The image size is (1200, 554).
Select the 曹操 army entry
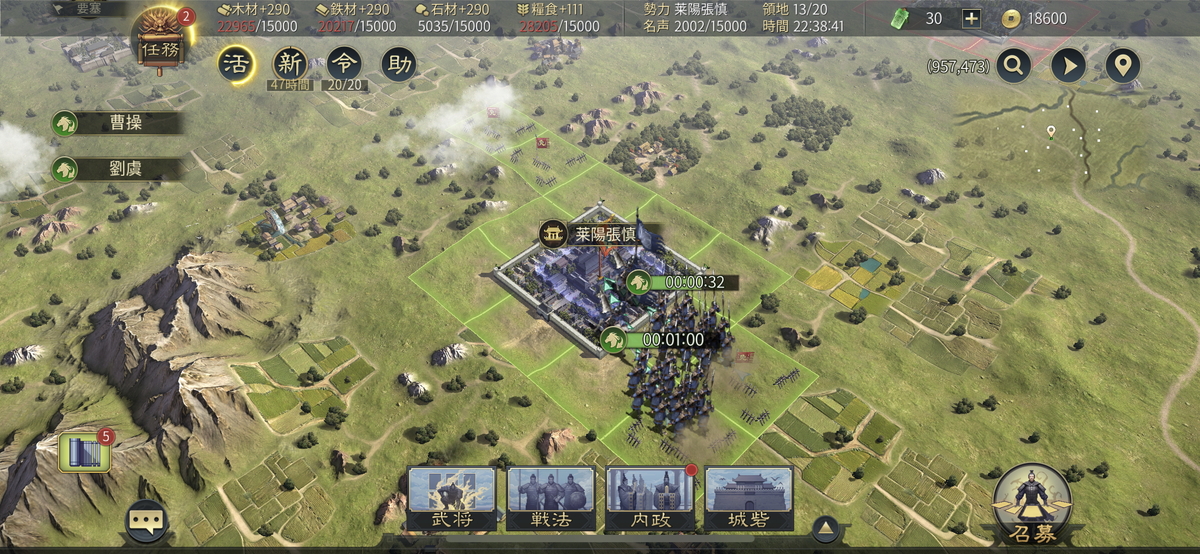click(118, 123)
